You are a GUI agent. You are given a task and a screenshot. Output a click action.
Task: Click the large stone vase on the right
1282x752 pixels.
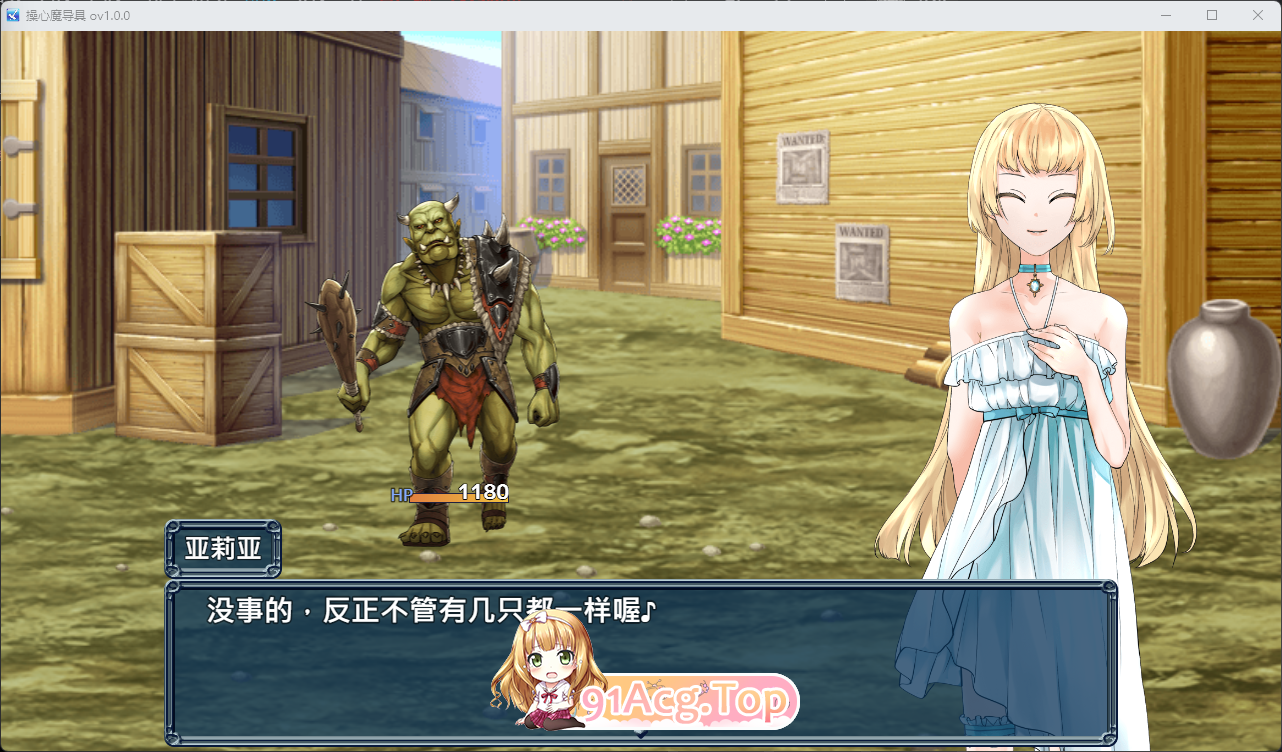(x=1215, y=380)
